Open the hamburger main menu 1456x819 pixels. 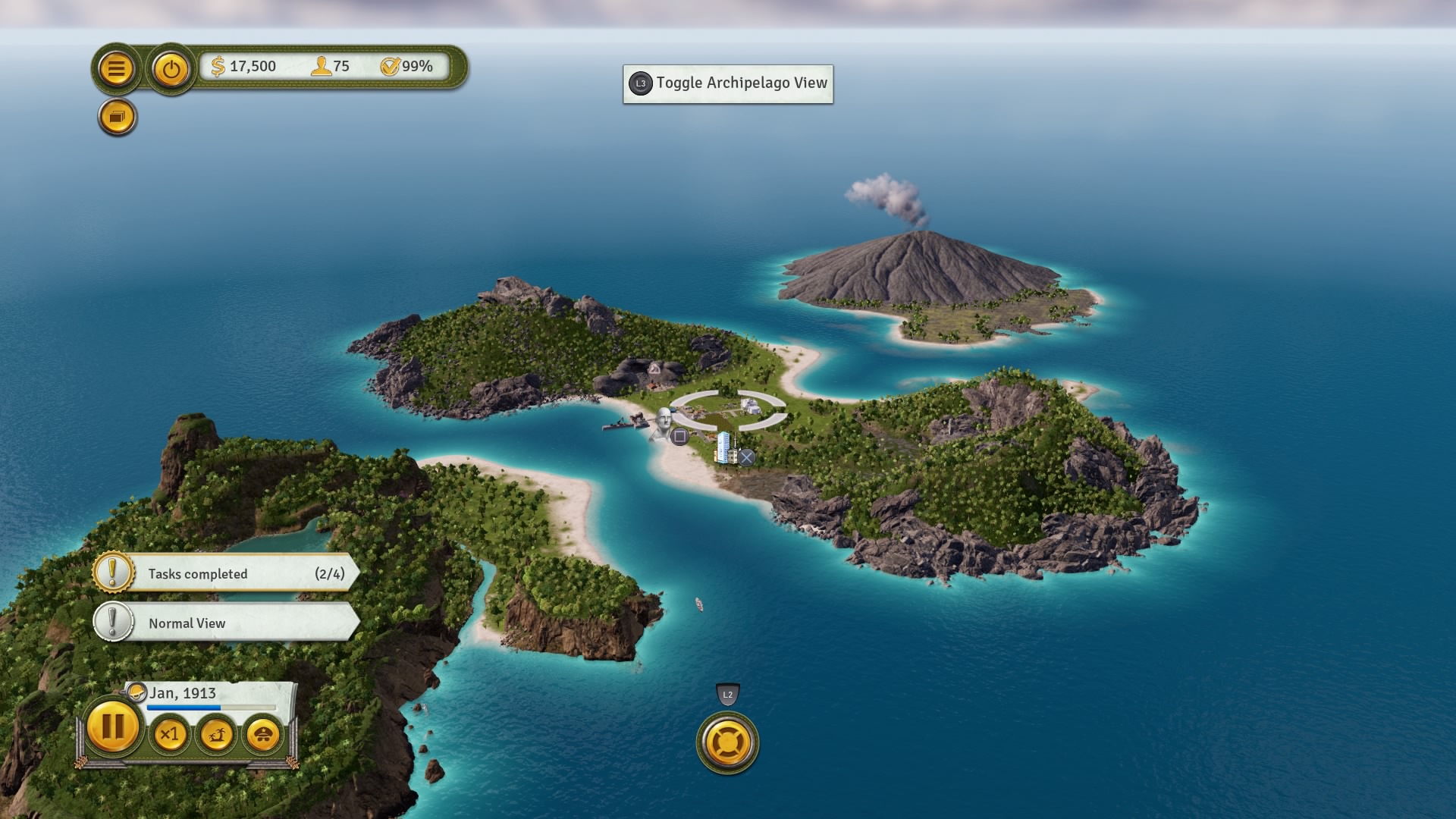pyautogui.click(x=116, y=69)
